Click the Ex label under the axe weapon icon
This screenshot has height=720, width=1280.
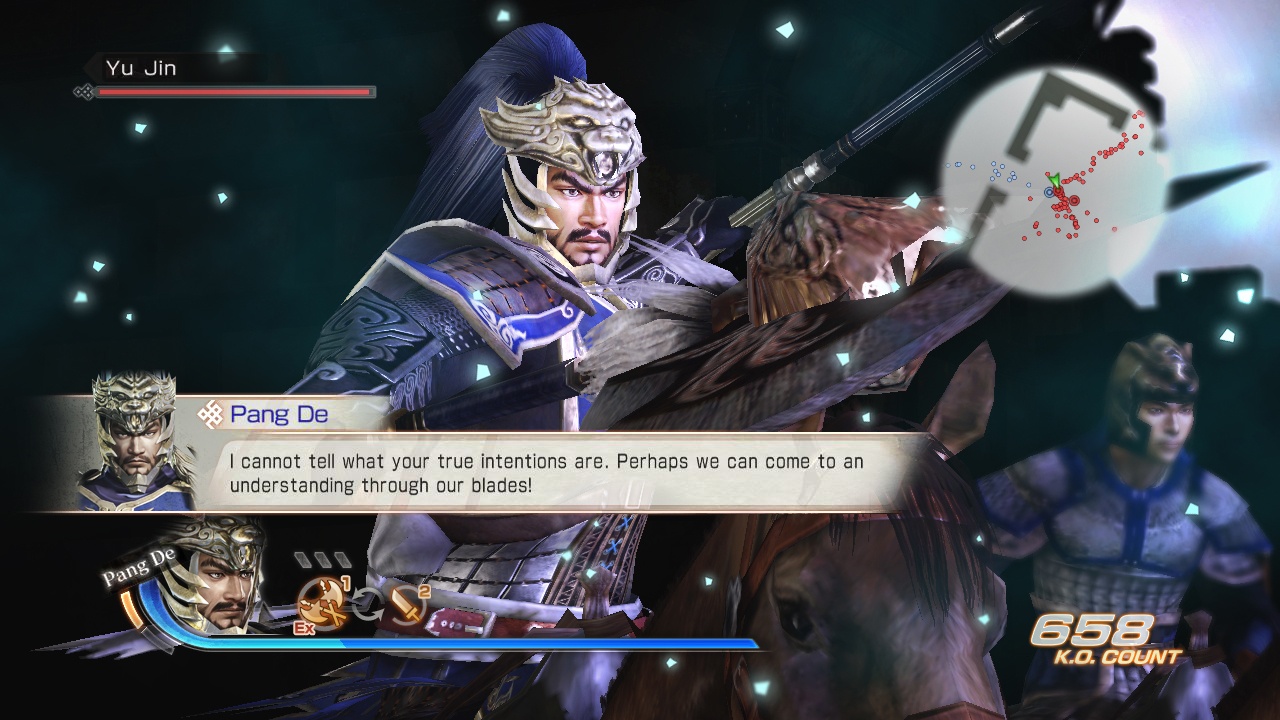pos(304,628)
